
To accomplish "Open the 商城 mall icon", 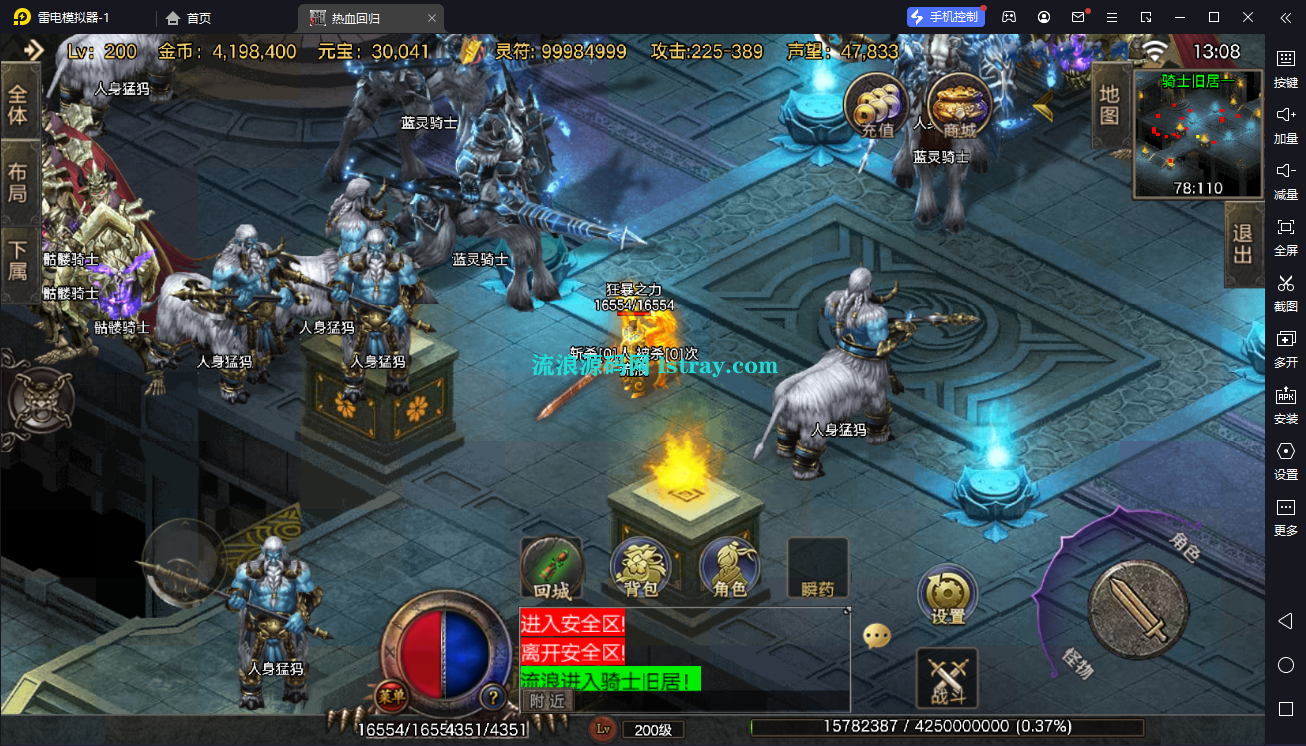I will (959, 106).
